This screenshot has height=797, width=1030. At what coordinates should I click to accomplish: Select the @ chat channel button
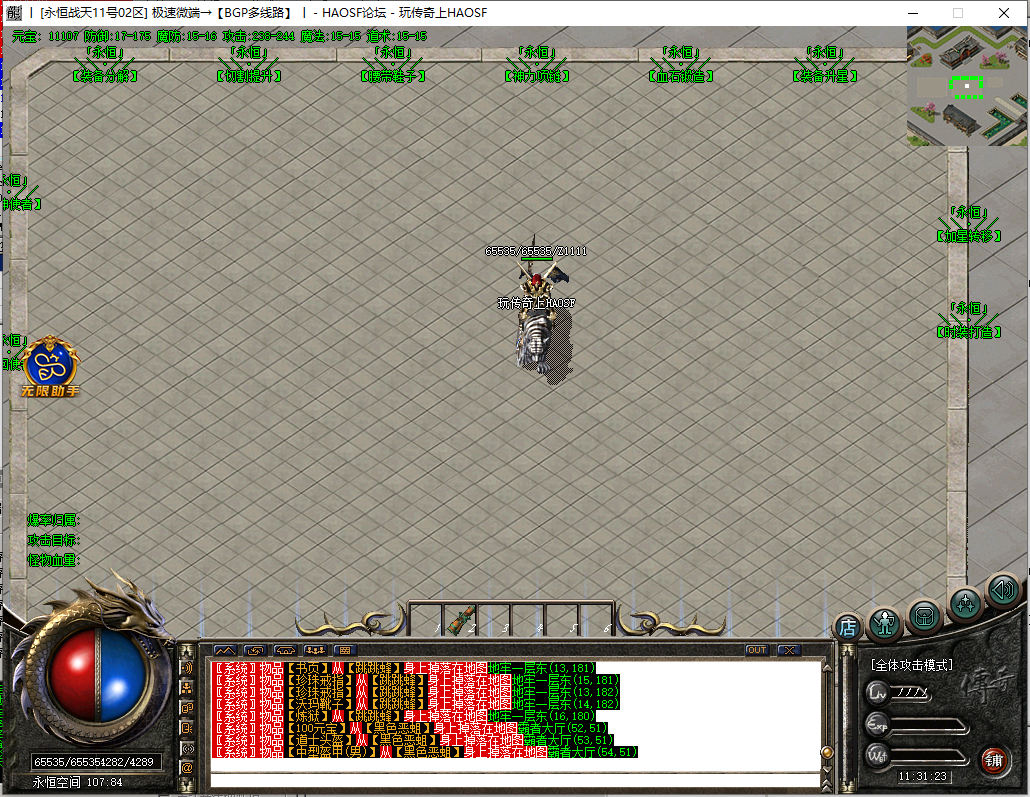tap(187, 767)
